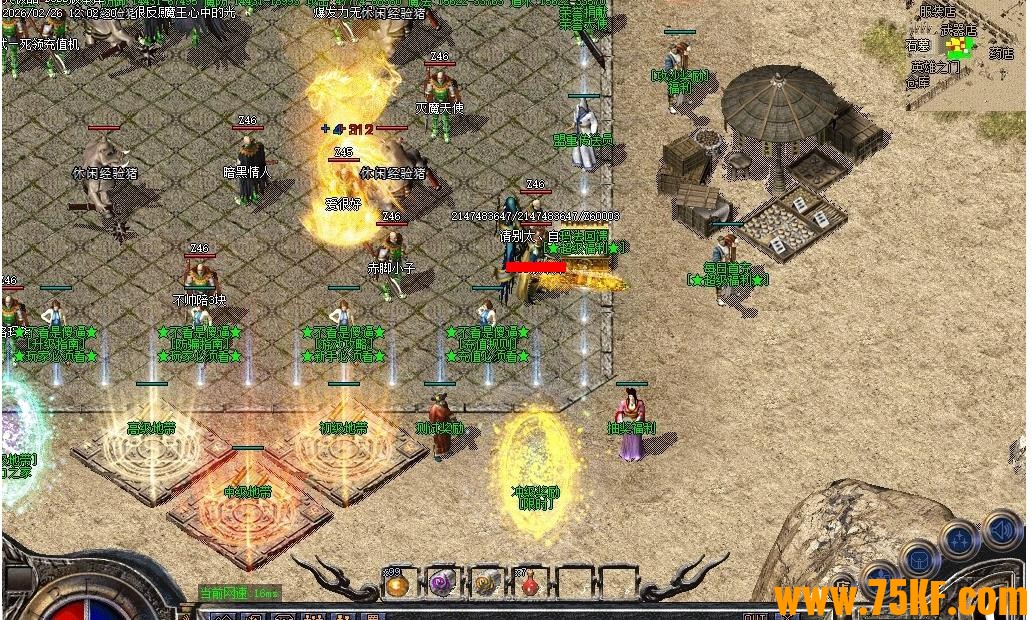Use the yellow scroll in the hotbar
Viewport: 1032px width, 620px height.
[486, 585]
